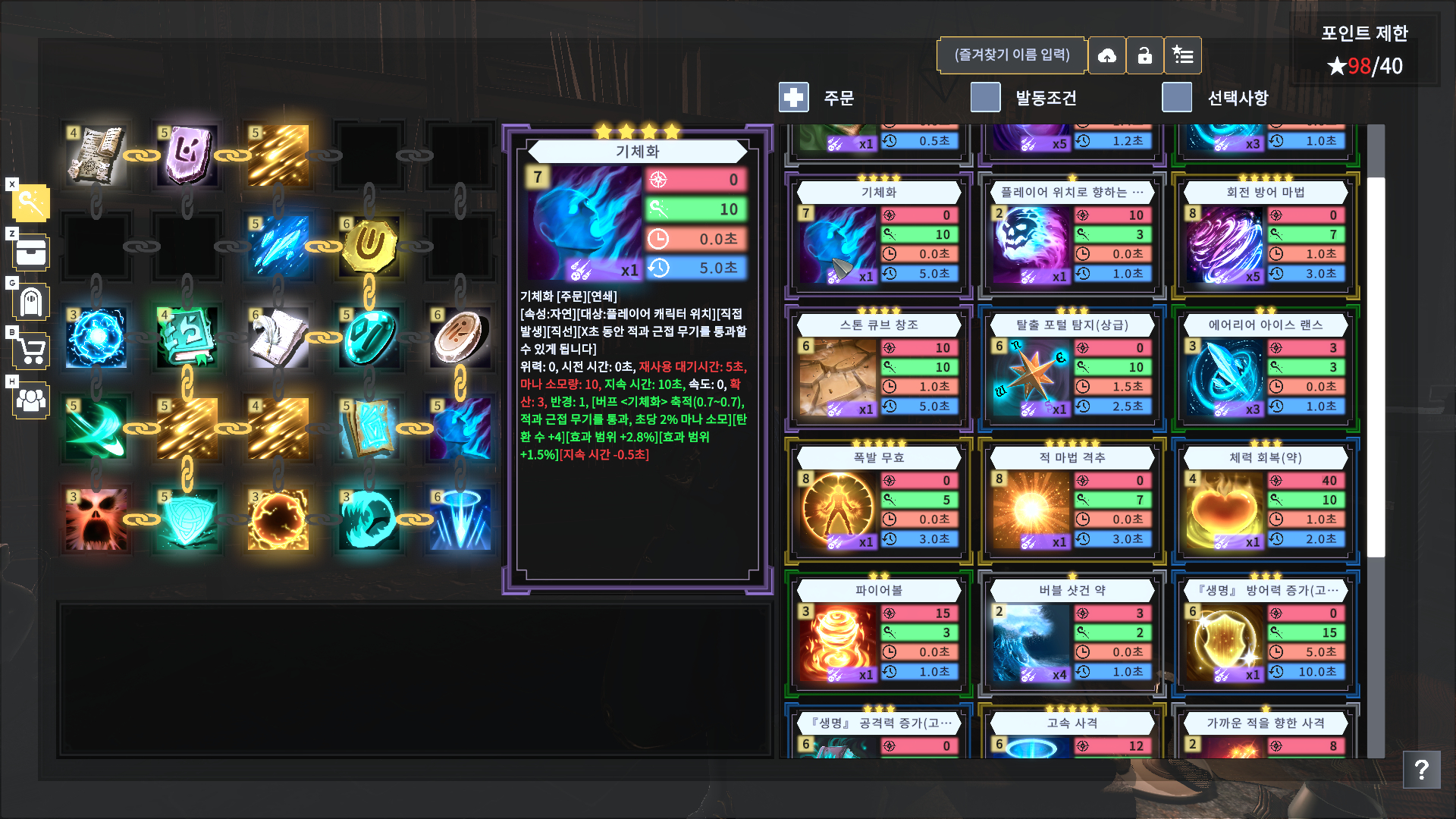This screenshot has height=819, width=1456.
Task: Open the chest inventory panel (Z)
Action: click(x=31, y=253)
